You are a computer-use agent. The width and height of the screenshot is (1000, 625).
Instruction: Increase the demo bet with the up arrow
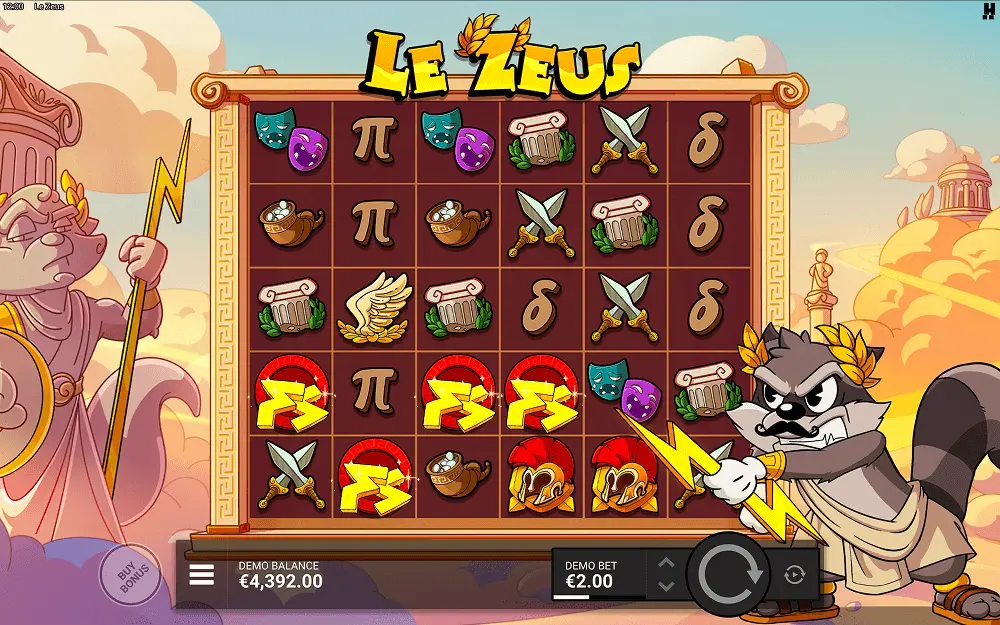[667, 564]
